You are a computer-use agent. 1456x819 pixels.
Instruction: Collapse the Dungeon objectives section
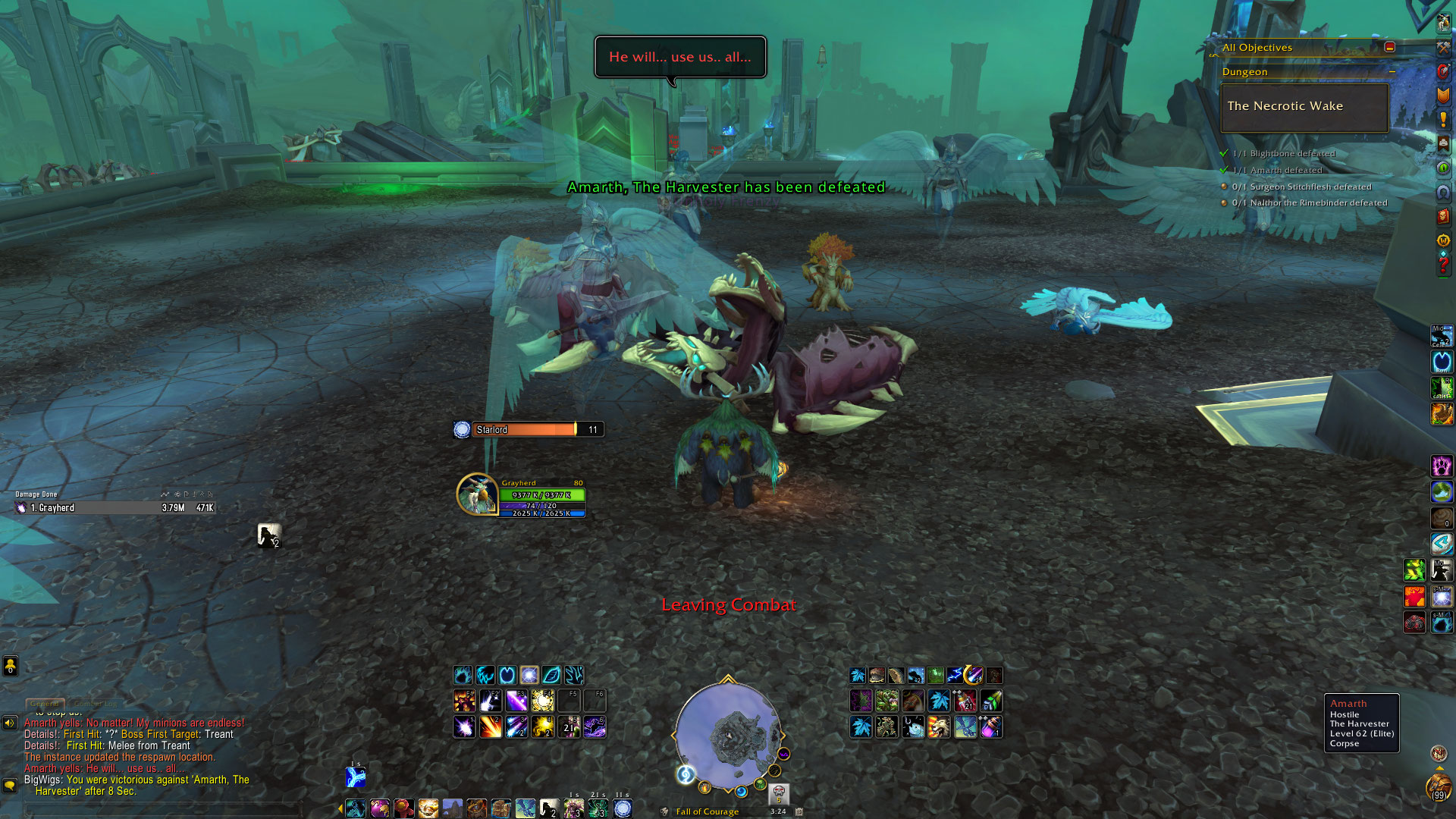pyautogui.click(x=1392, y=72)
